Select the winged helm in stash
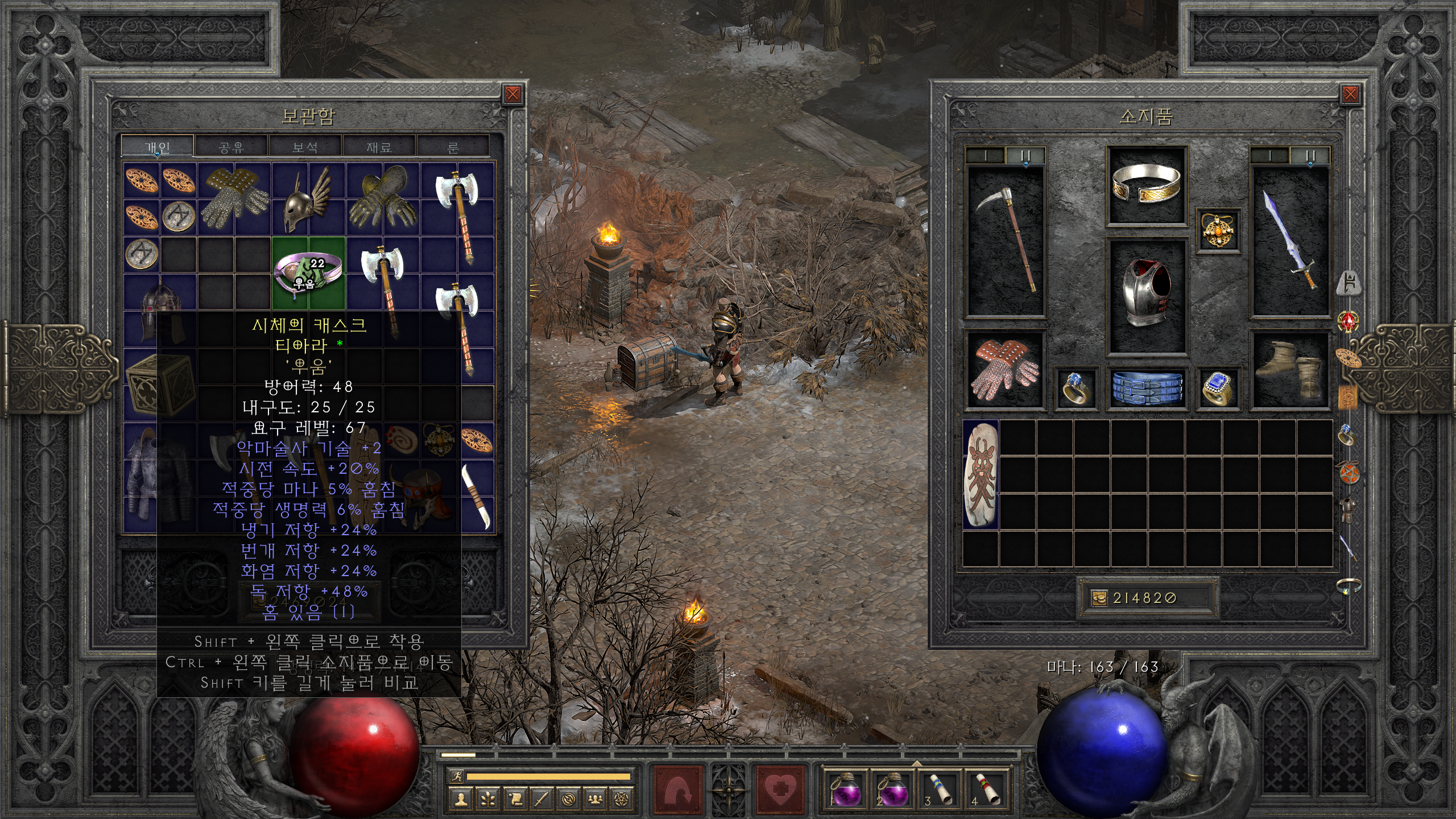The height and width of the screenshot is (819, 1456). (308, 198)
